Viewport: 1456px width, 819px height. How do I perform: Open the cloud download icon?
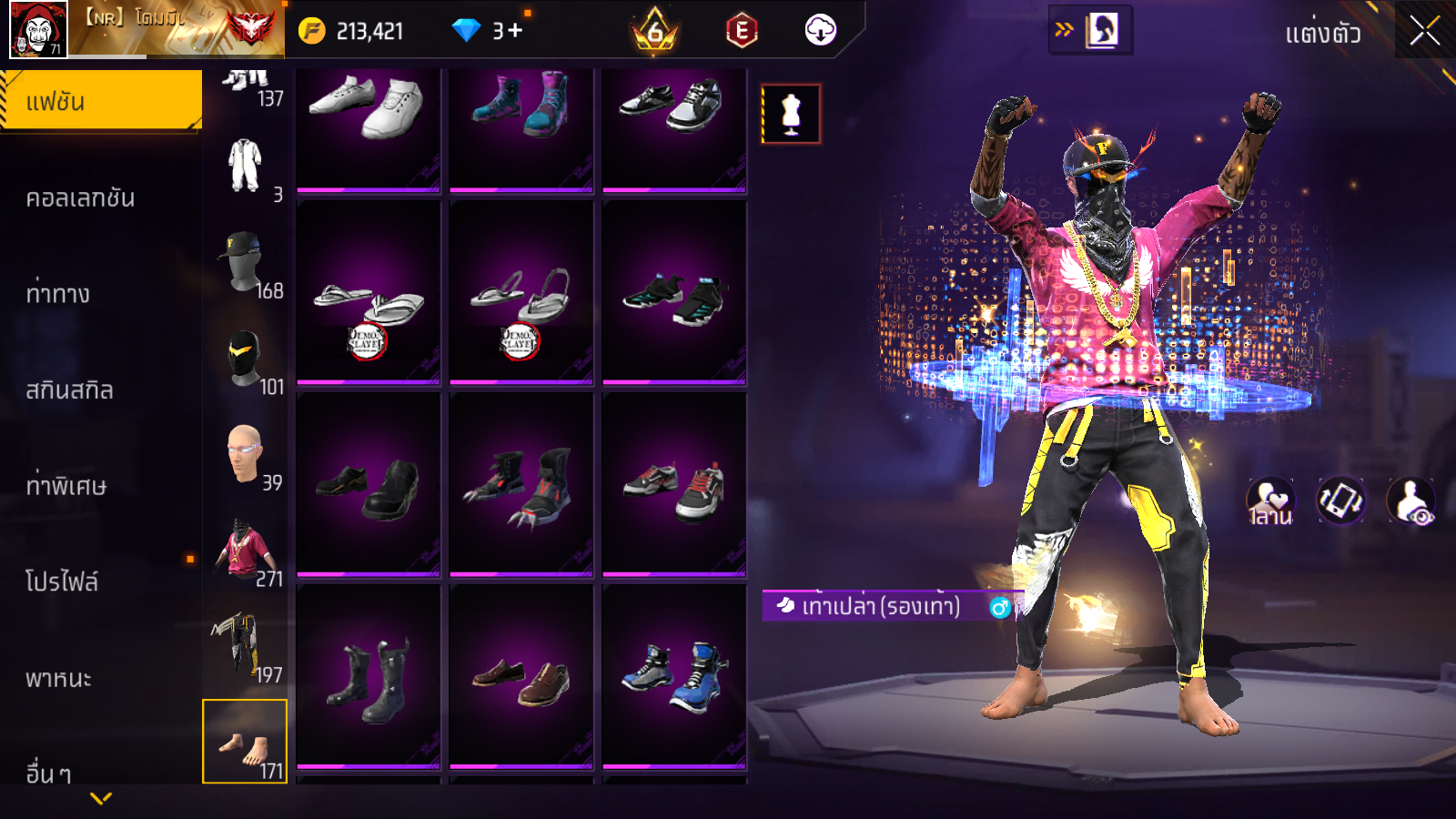point(820,31)
